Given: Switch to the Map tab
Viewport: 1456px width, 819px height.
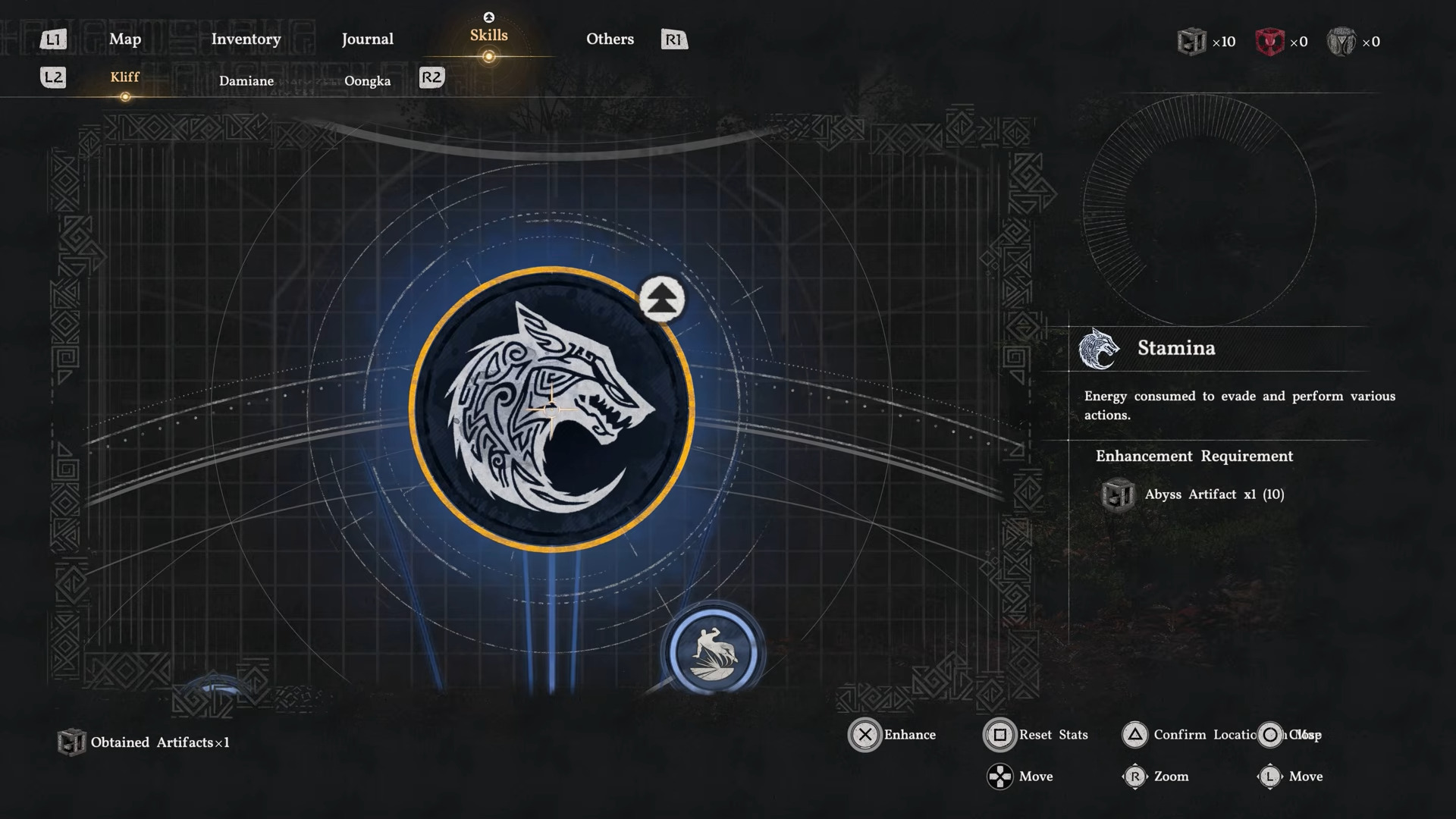Looking at the screenshot, I should (125, 39).
